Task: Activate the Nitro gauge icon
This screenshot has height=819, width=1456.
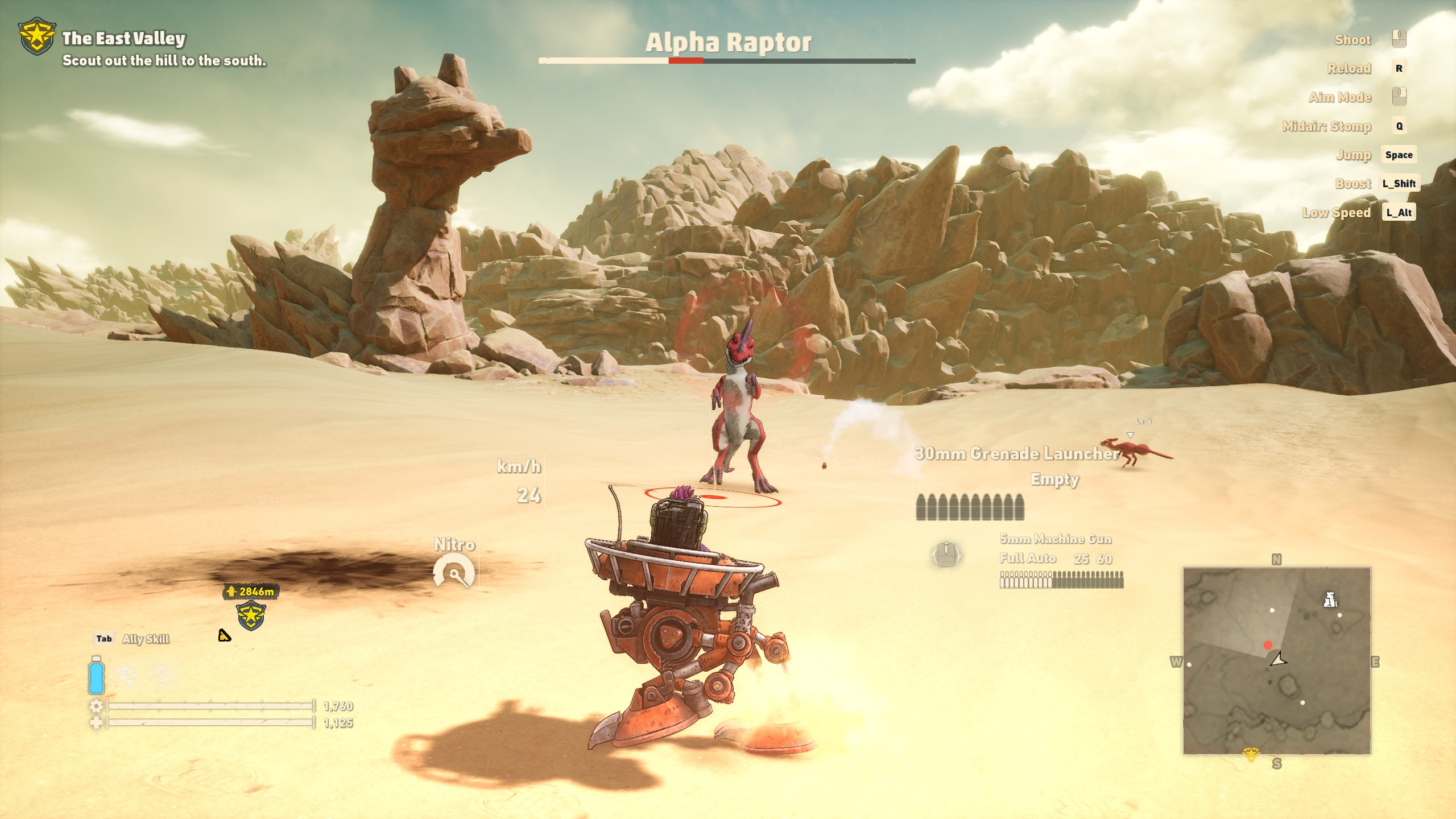Action: 453,572
